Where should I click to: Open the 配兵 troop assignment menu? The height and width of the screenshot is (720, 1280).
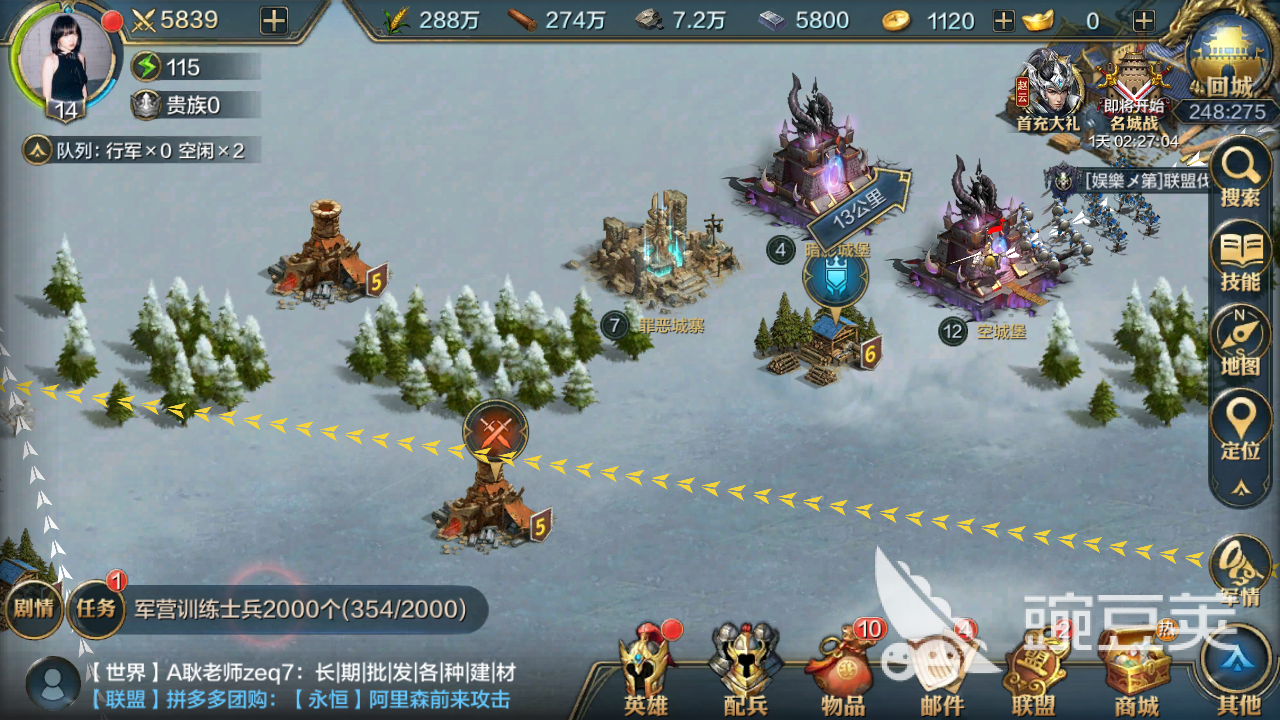pos(744,670)
